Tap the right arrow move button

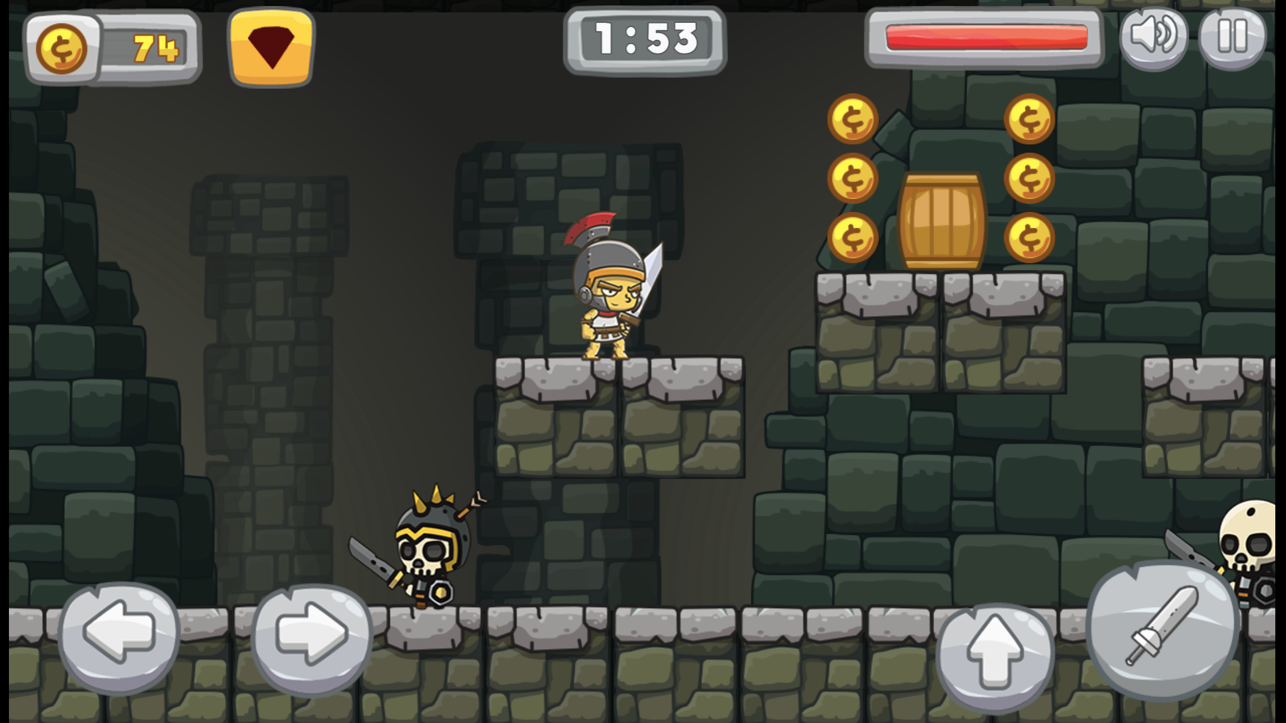[311, 636]
